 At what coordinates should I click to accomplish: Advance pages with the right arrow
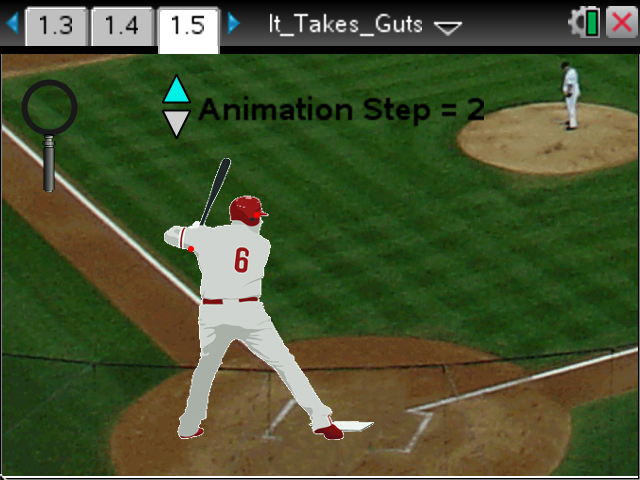[234, 24]
